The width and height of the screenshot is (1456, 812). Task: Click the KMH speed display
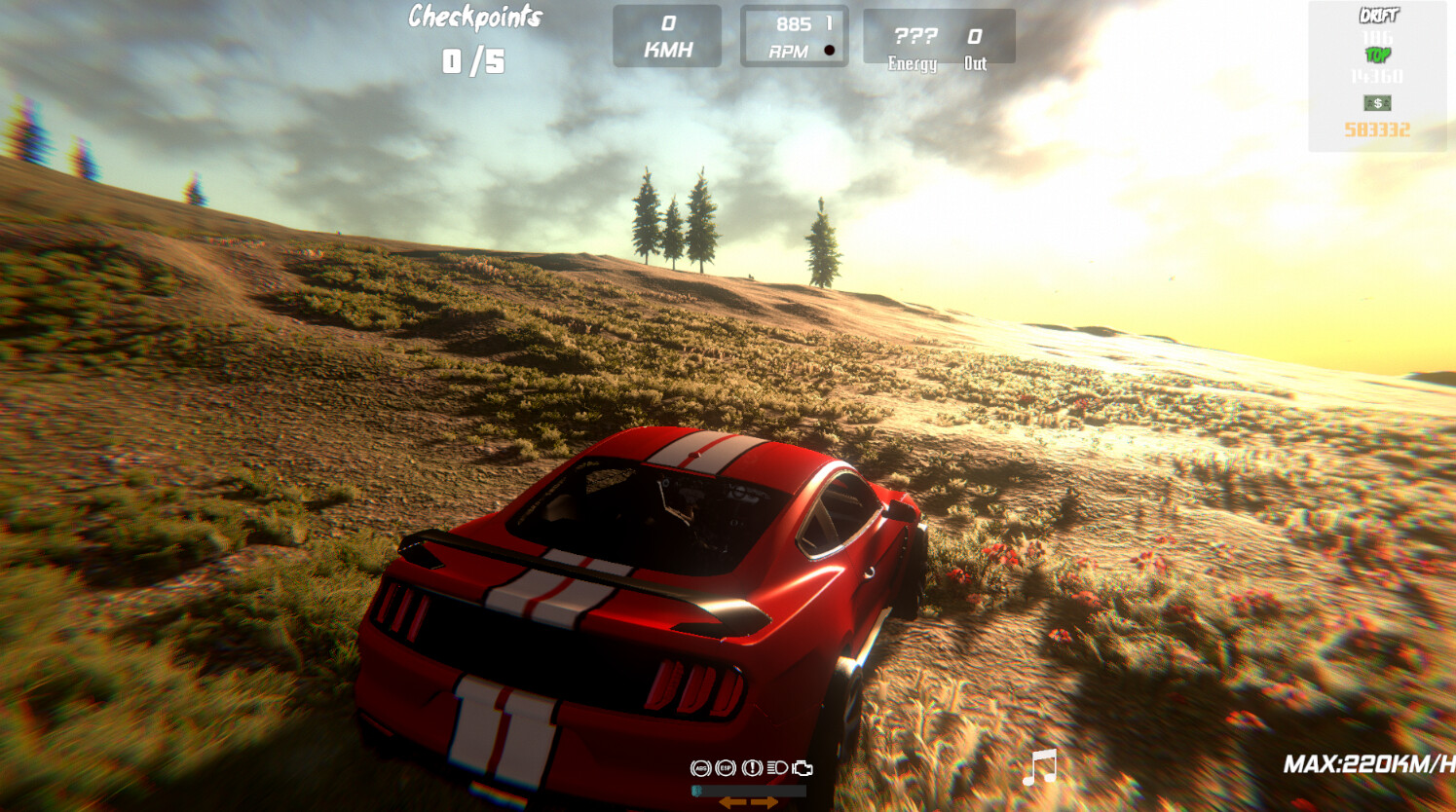[666, 36]
